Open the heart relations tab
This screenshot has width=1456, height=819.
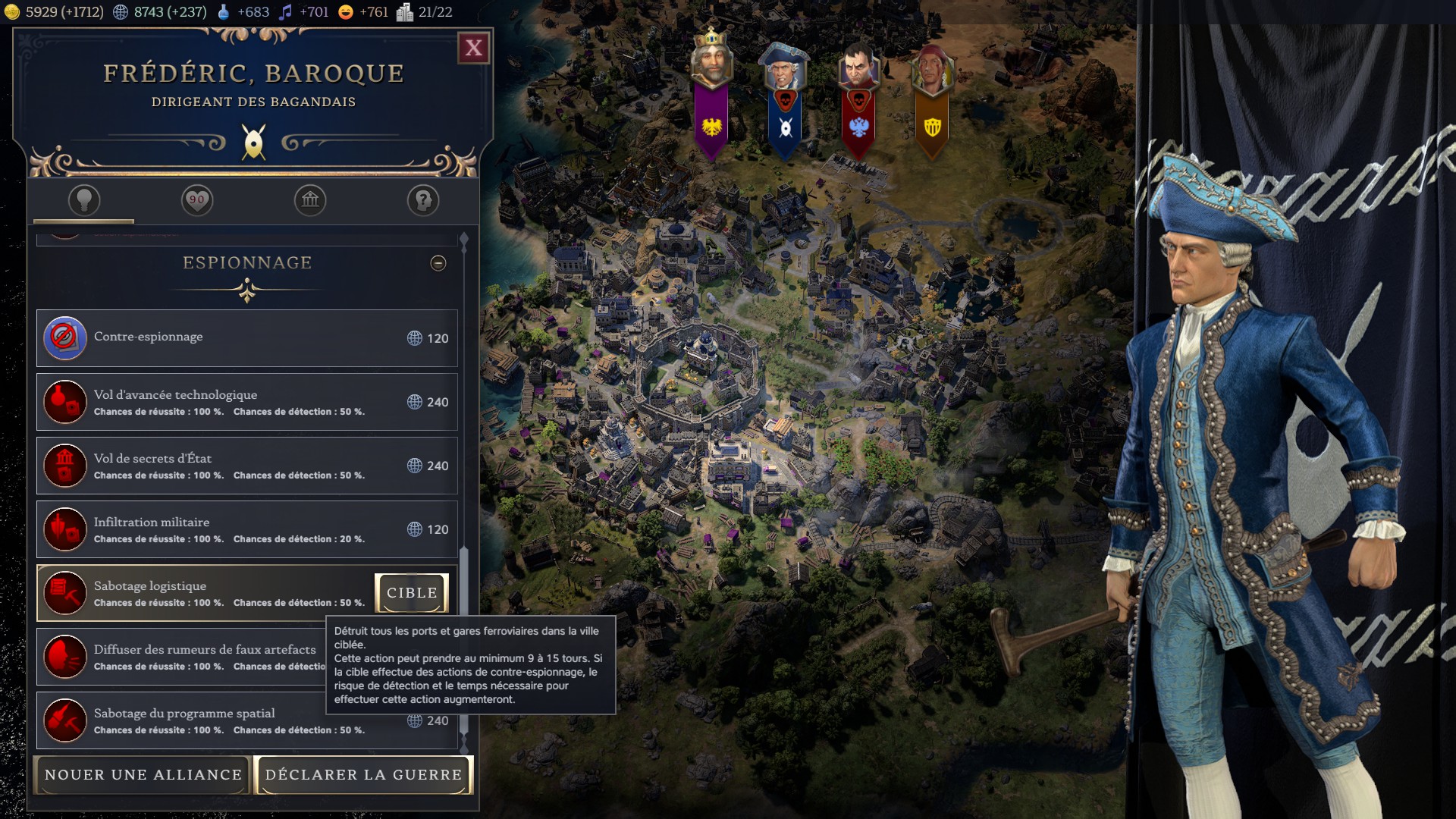point(197,201)
